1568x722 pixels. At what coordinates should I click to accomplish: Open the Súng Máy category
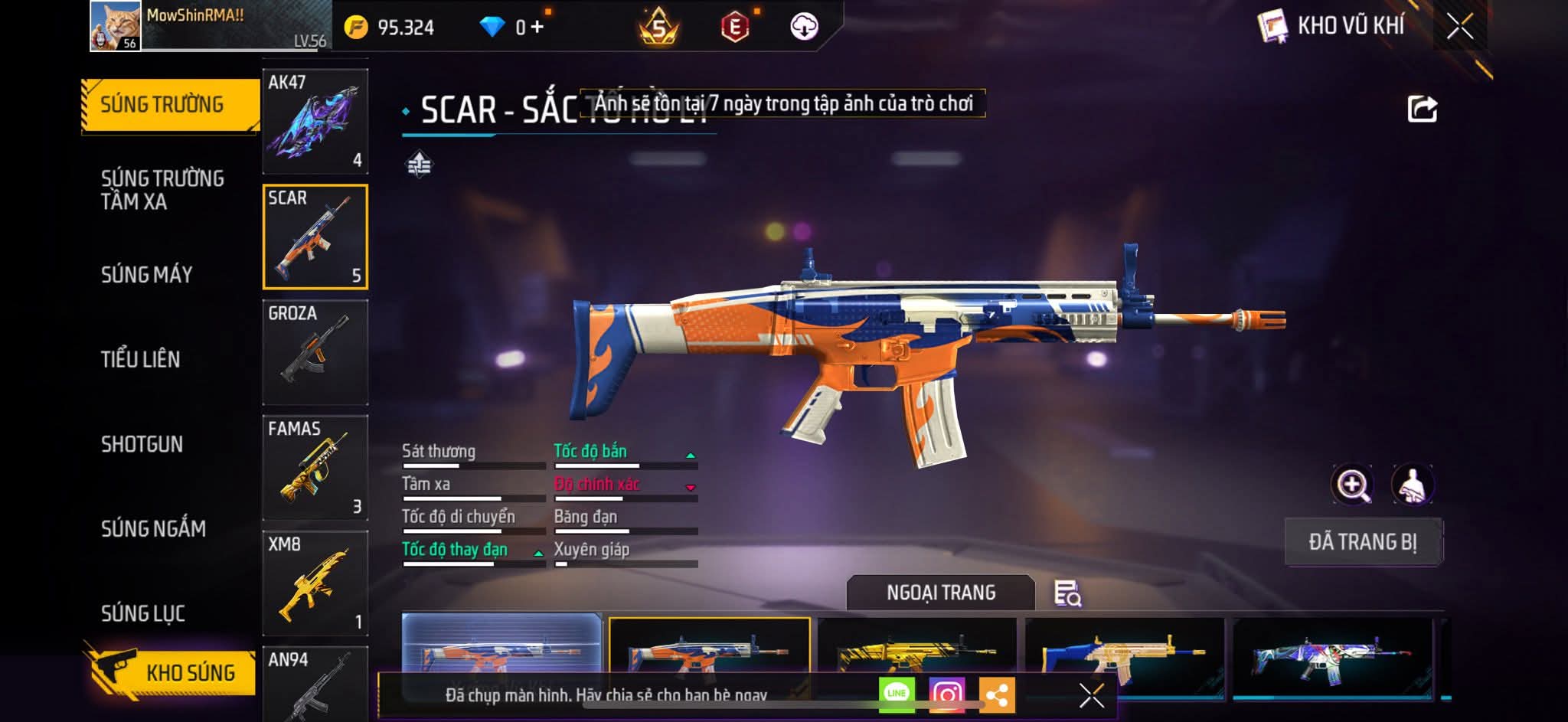pos(146,275)
